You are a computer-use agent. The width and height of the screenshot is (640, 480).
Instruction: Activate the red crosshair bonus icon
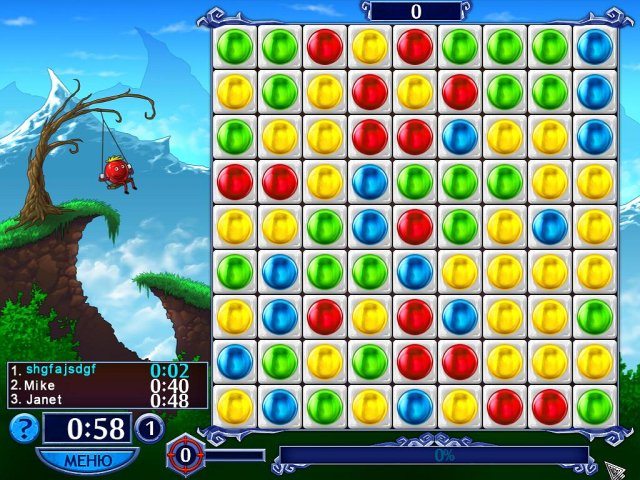(x=183, y=455)
